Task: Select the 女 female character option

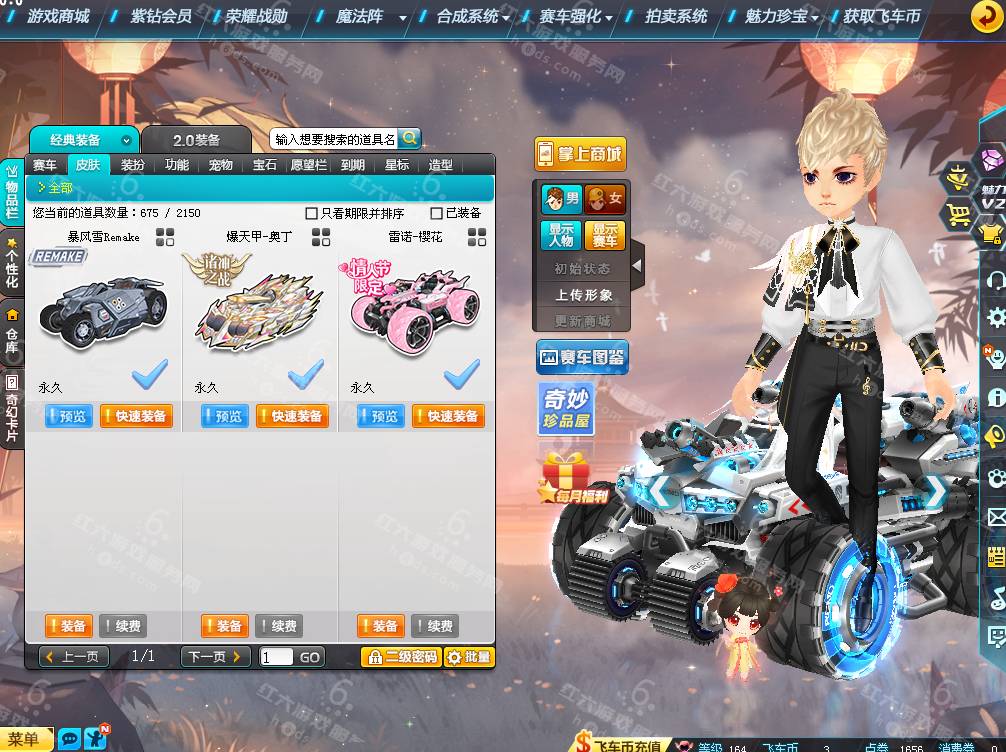Action: 605,198
